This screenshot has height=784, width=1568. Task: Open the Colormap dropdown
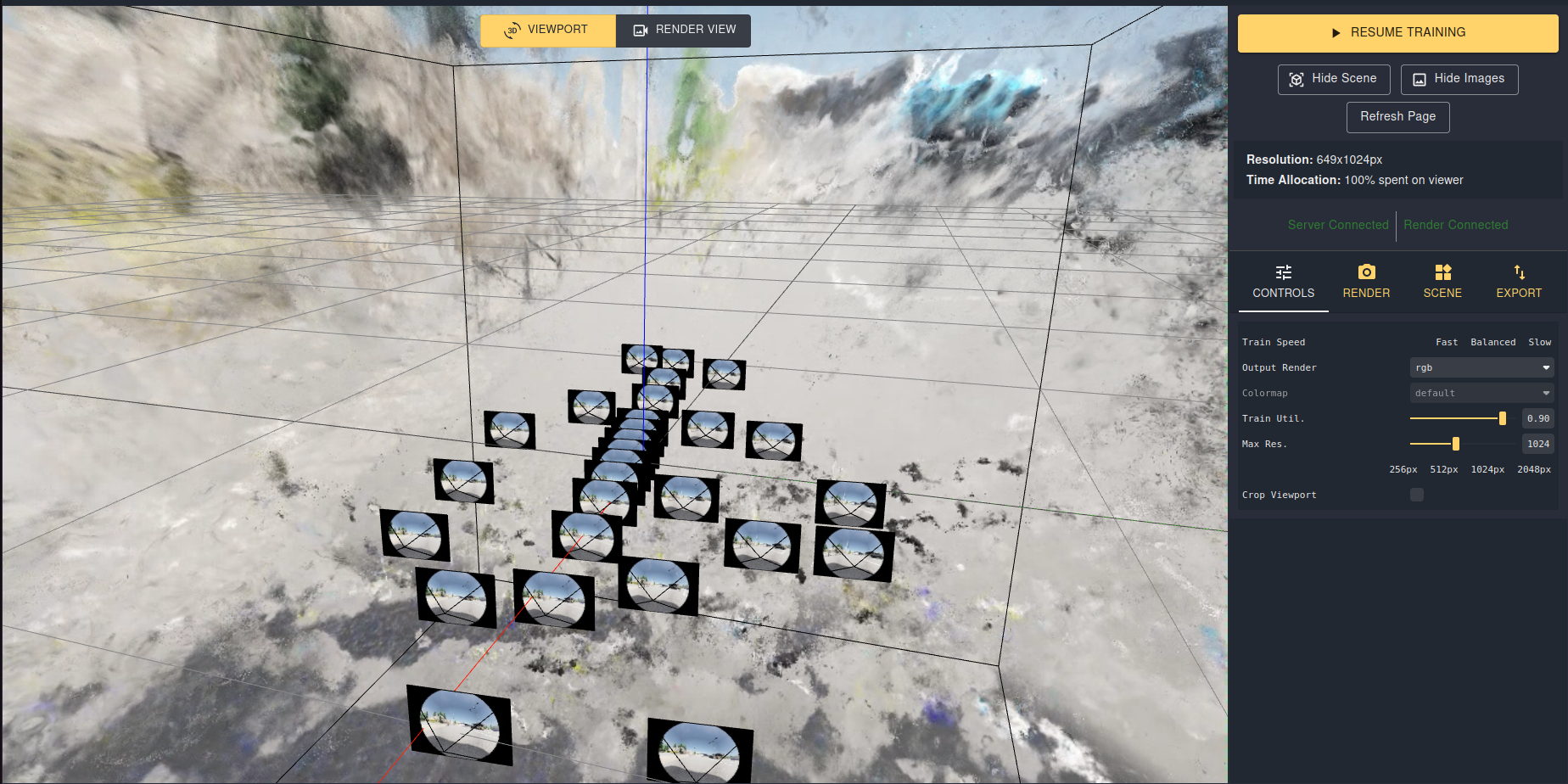[x=1481, y=392]
